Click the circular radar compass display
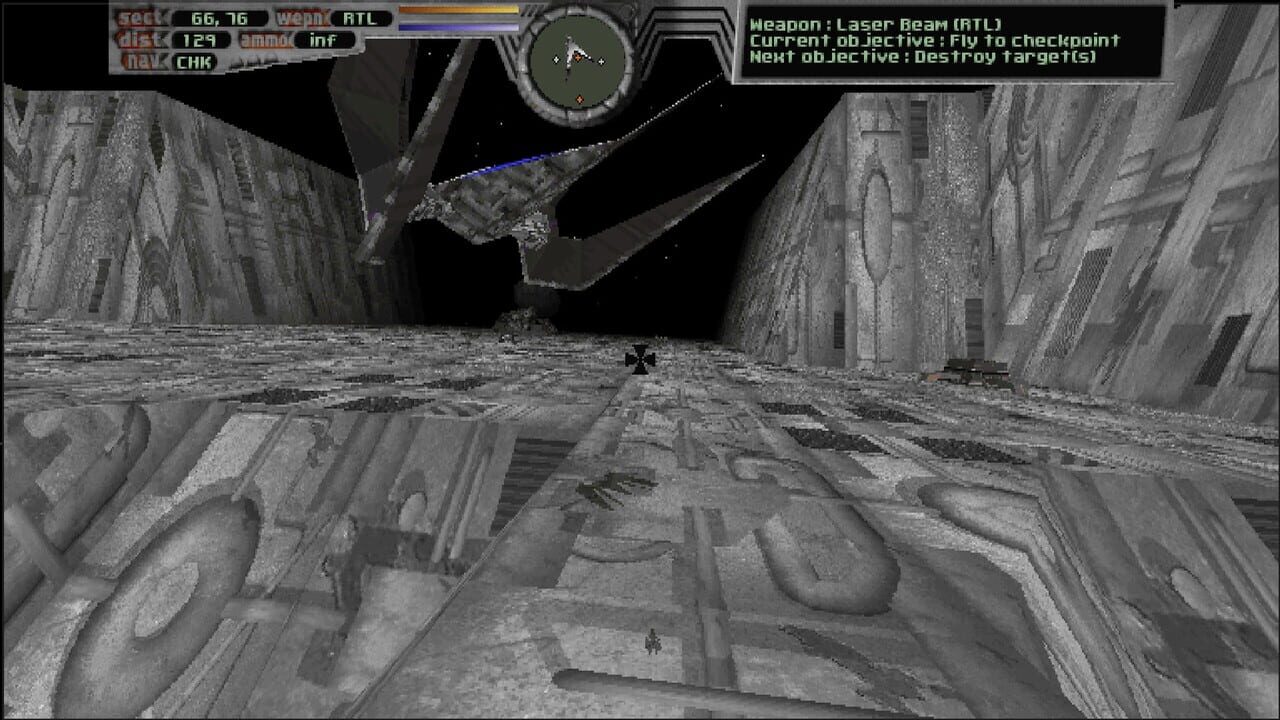The width and height of the screenshot is (1280, 720). point(578,60)
